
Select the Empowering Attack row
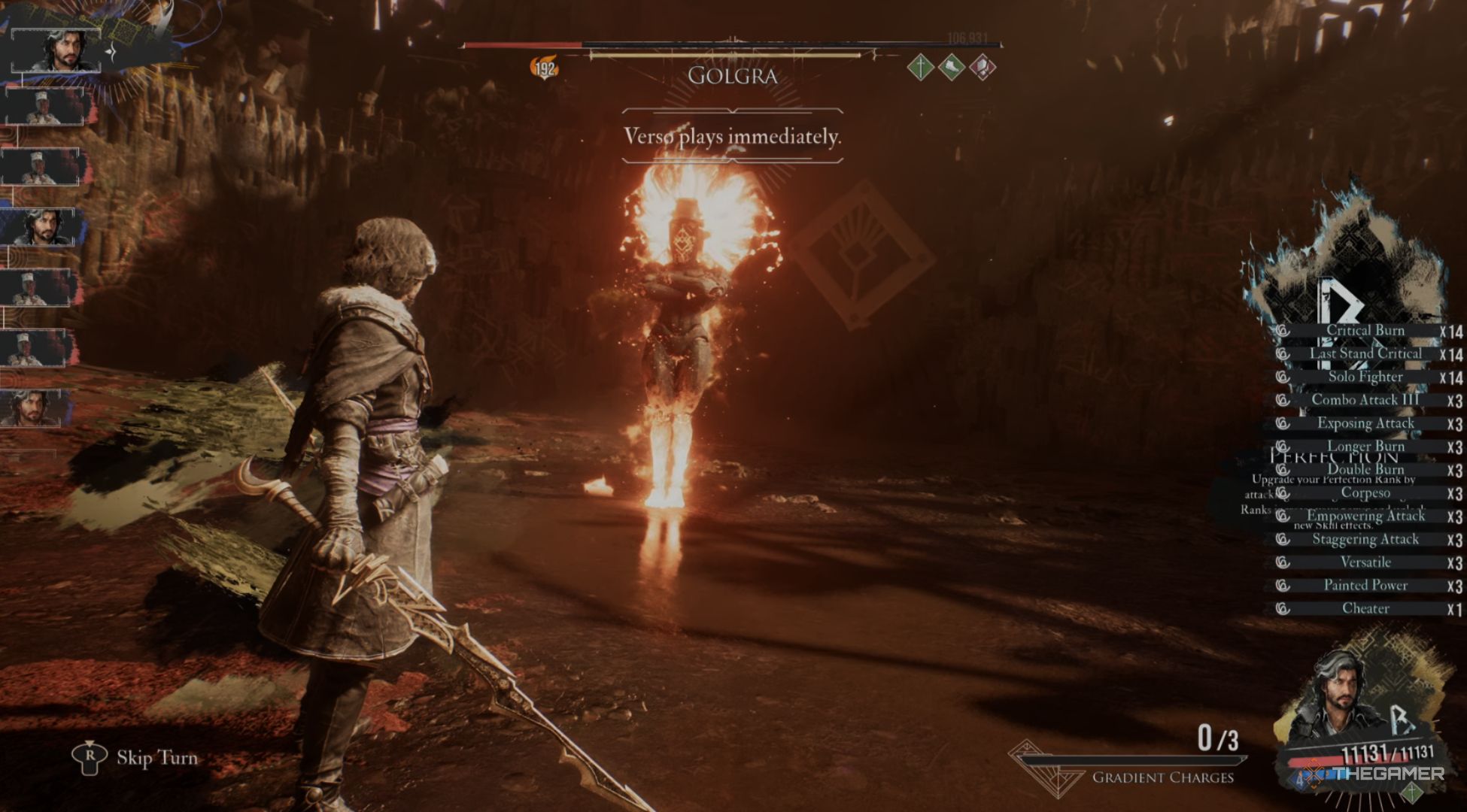pos(1365,516)
